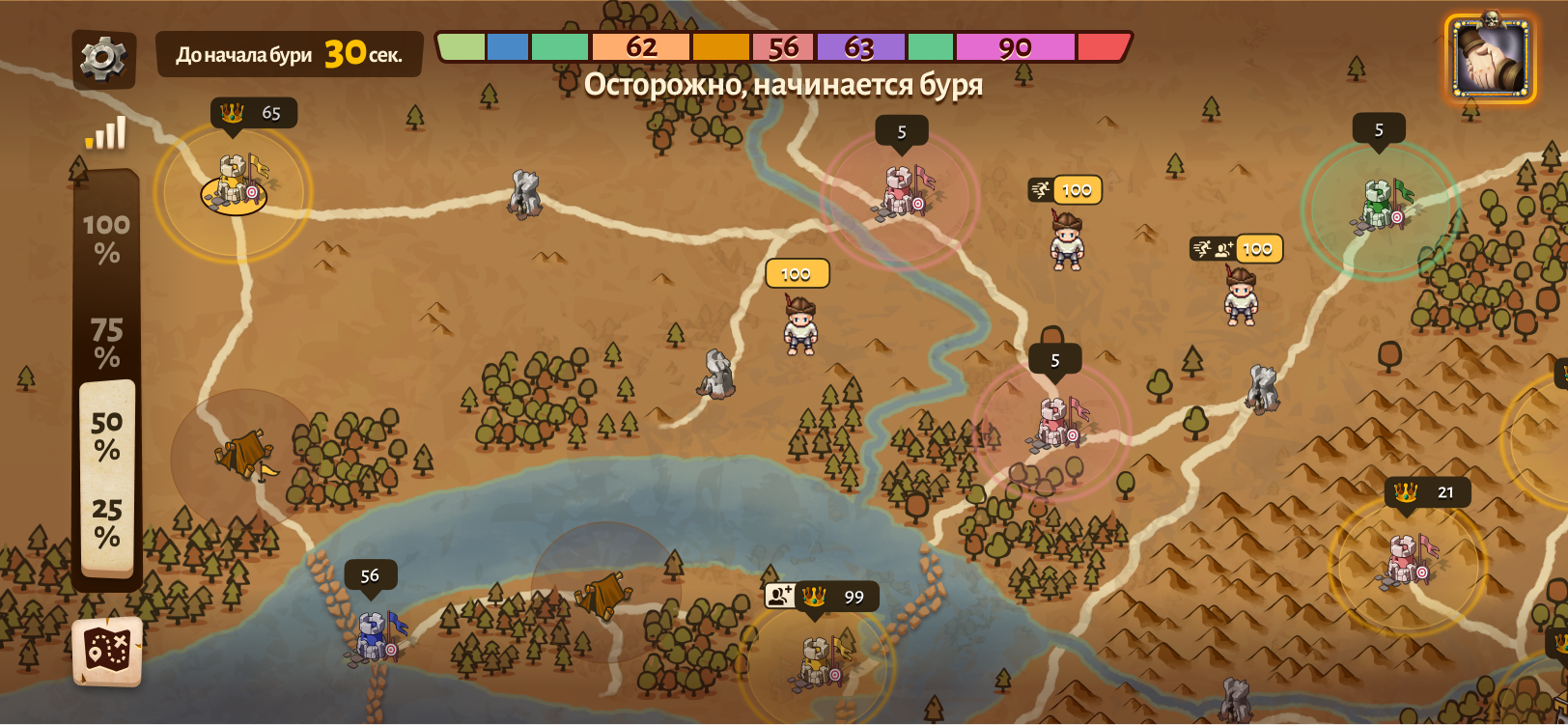1568x725 pixels.
Task: Select the crowned tower with 21 troops
Action: coord(1406,560)
